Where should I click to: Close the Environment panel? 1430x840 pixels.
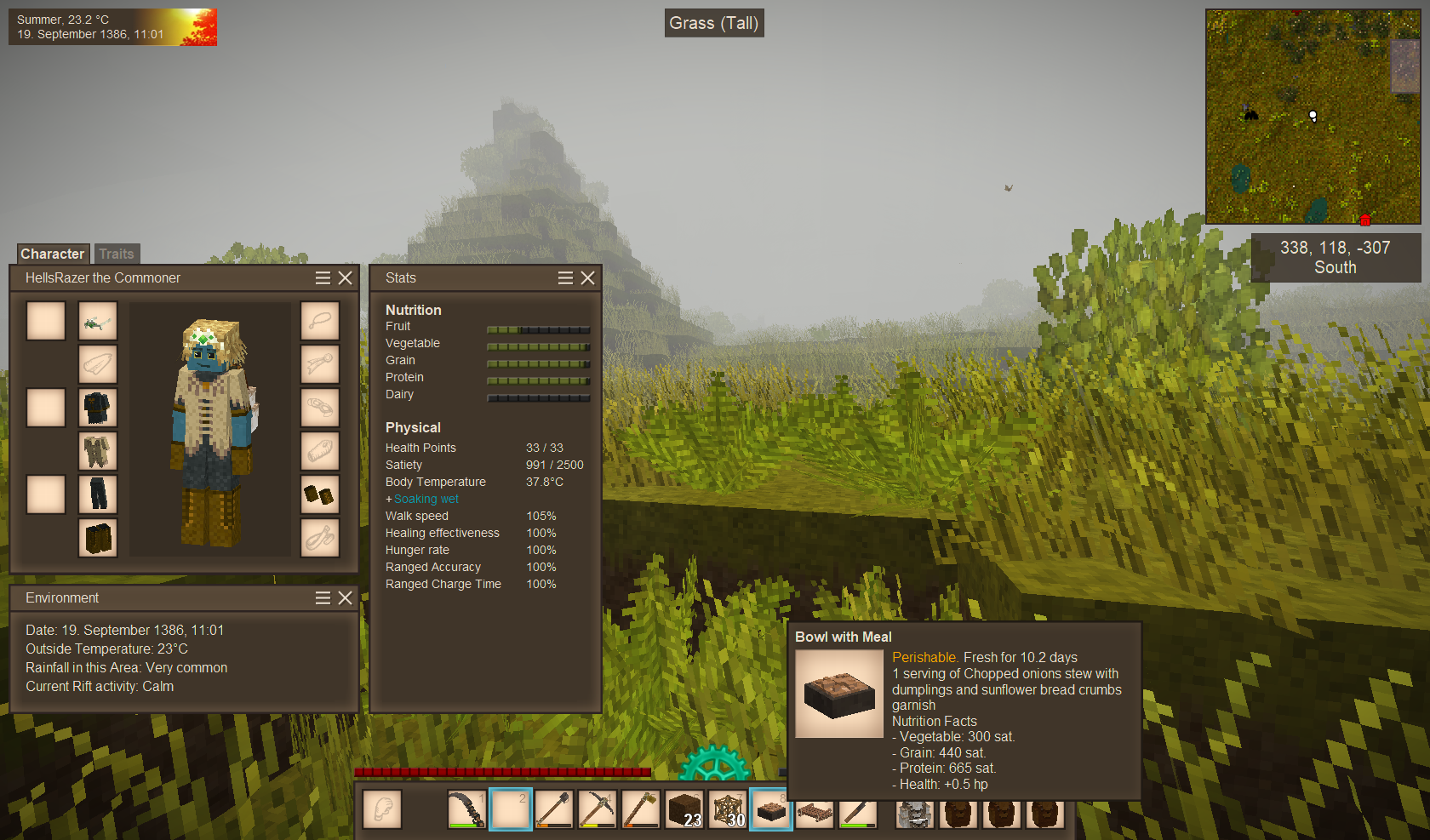(345, 598)
